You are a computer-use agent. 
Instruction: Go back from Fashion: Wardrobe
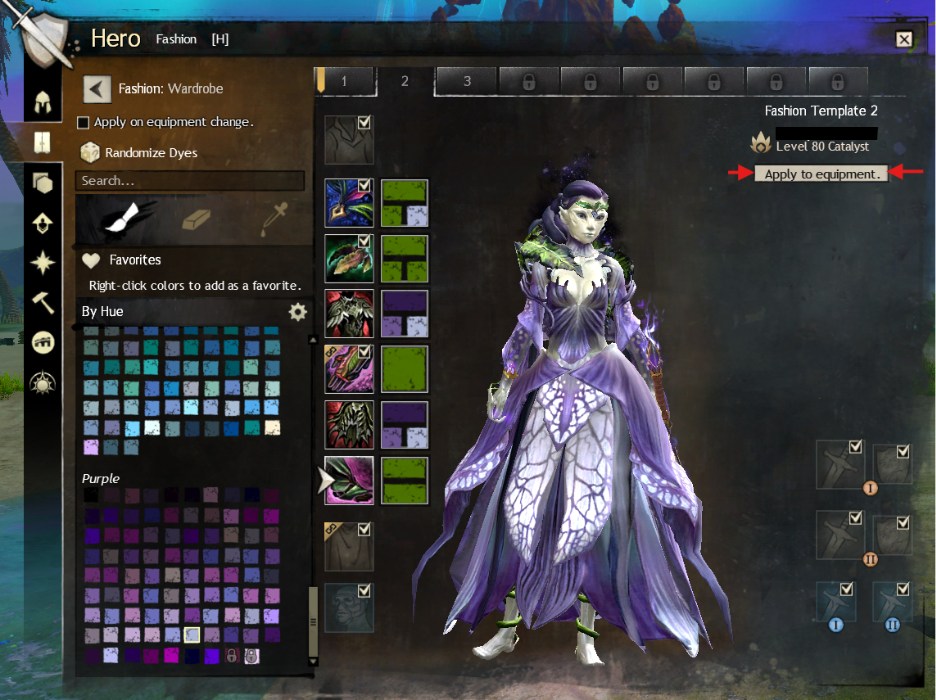[96, 89]
